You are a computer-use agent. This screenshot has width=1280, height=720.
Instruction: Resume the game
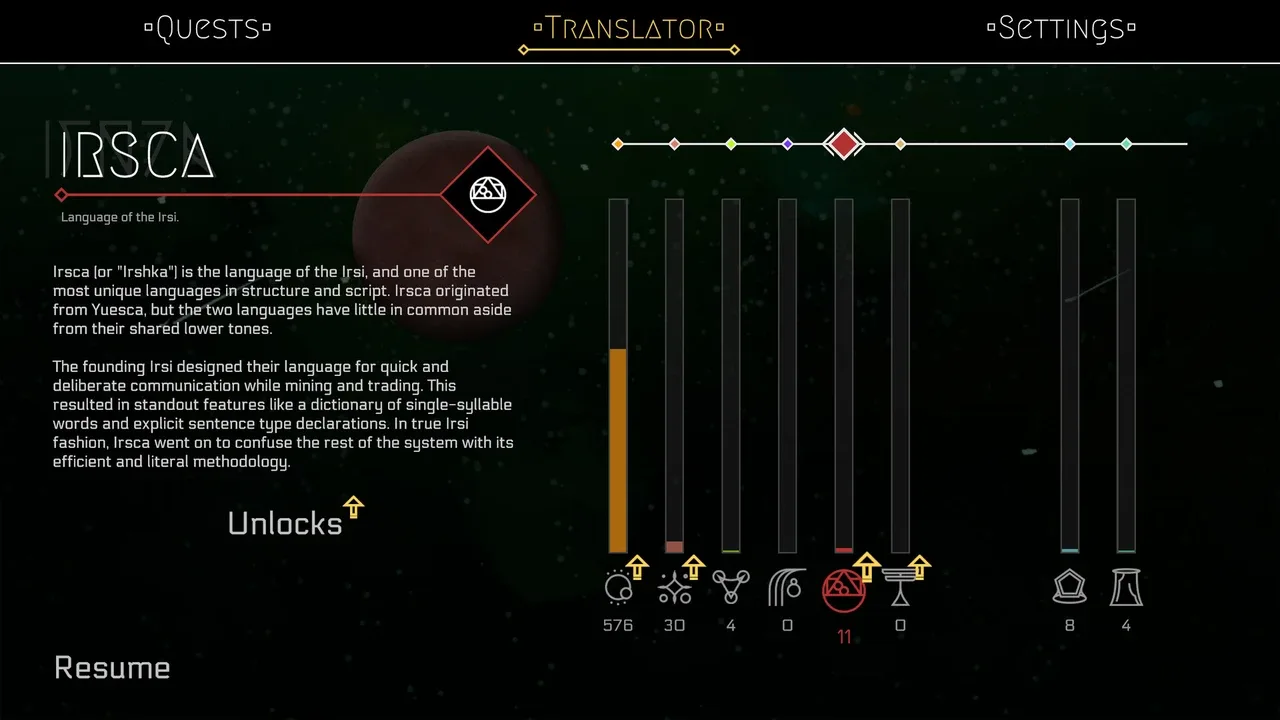(112, 668)
